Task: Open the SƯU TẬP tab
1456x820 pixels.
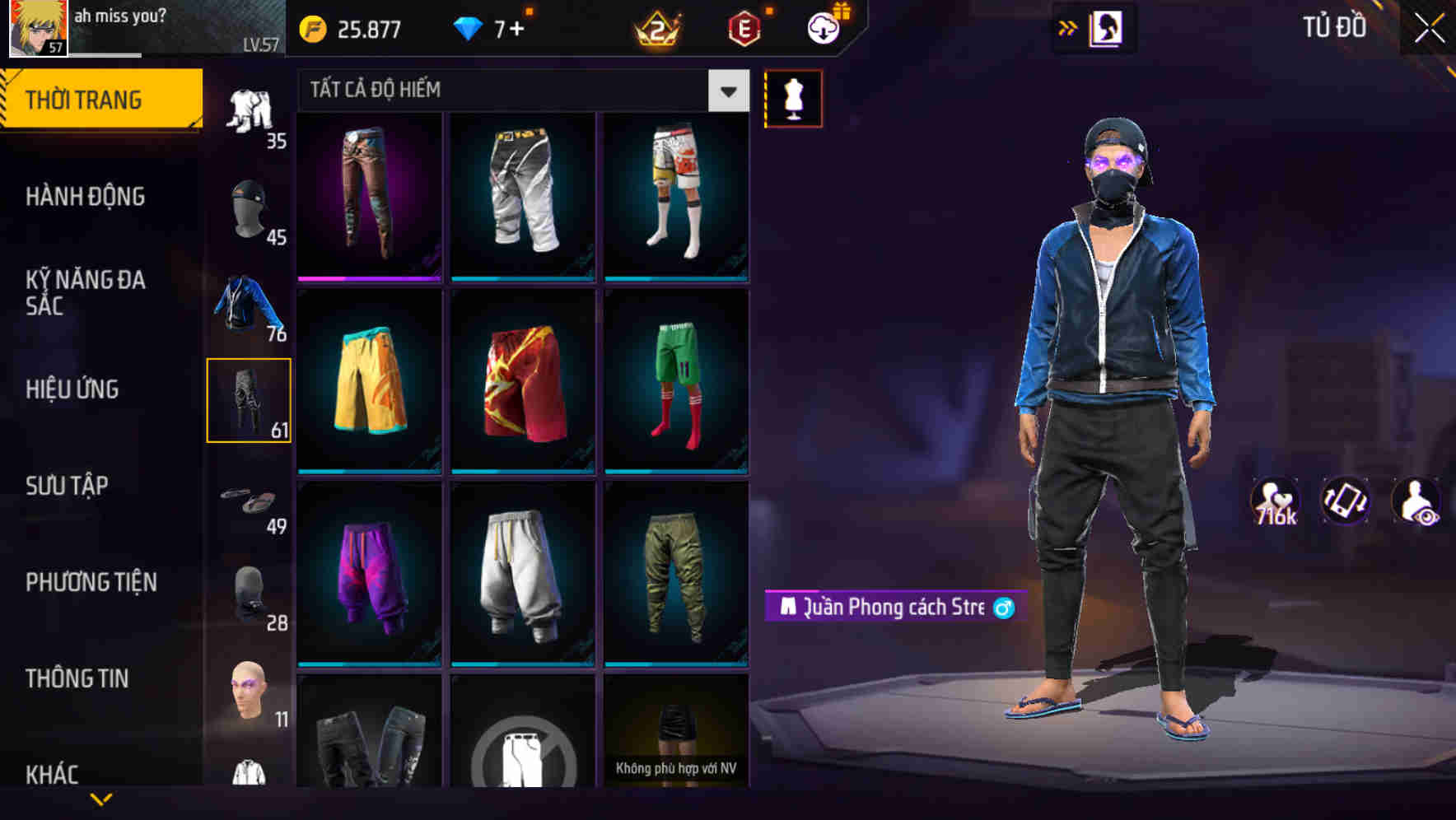Action: pyautogui.click(x=68, y=486)
